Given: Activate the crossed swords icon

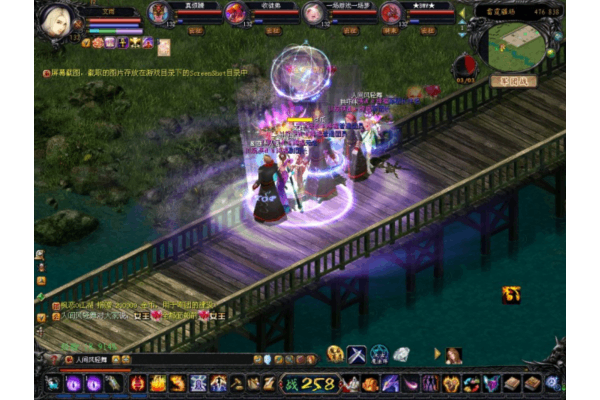Looking at the screenshot, I should click(x=357, y=354).
